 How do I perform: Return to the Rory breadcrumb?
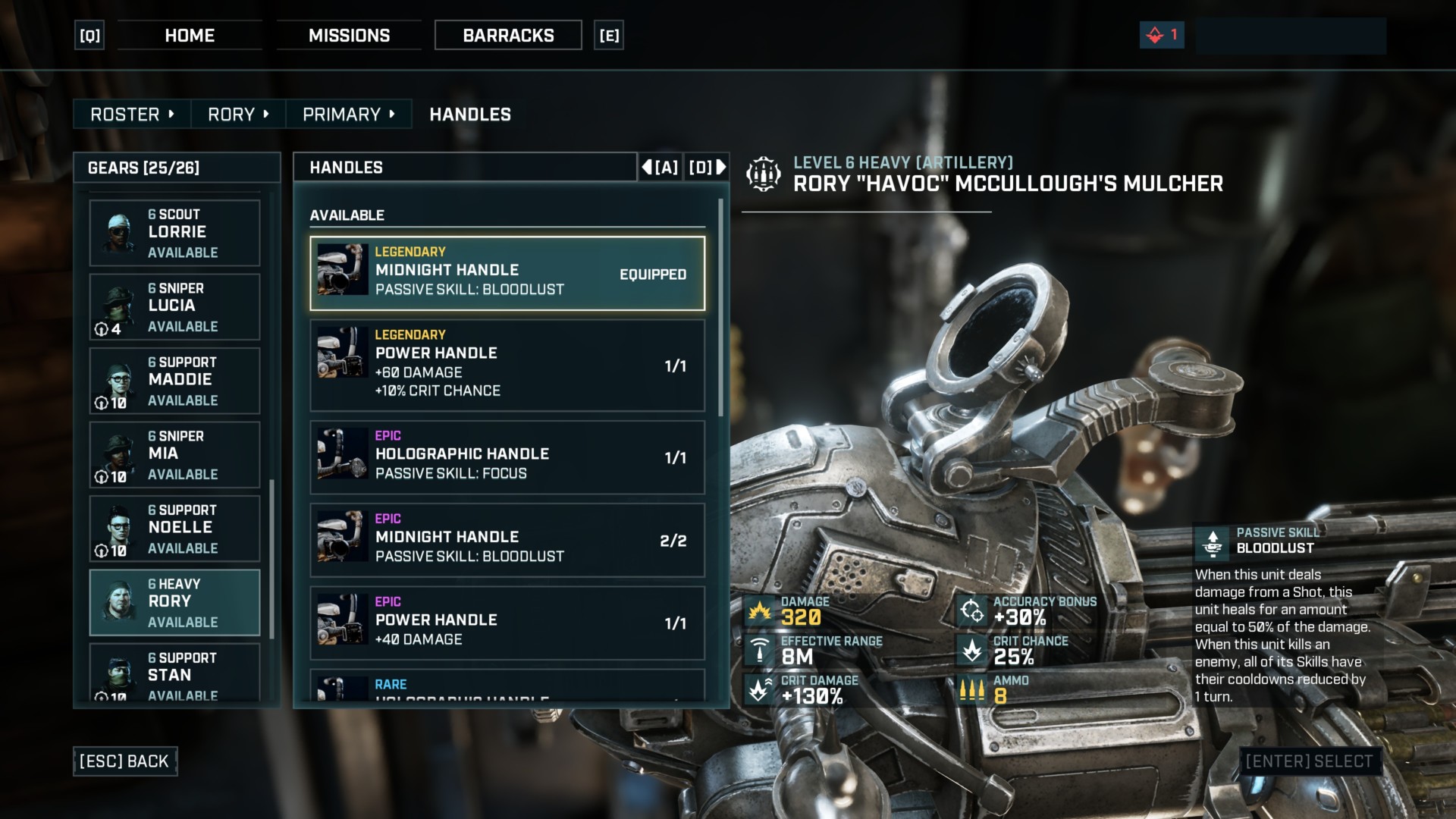click(238, 115)
